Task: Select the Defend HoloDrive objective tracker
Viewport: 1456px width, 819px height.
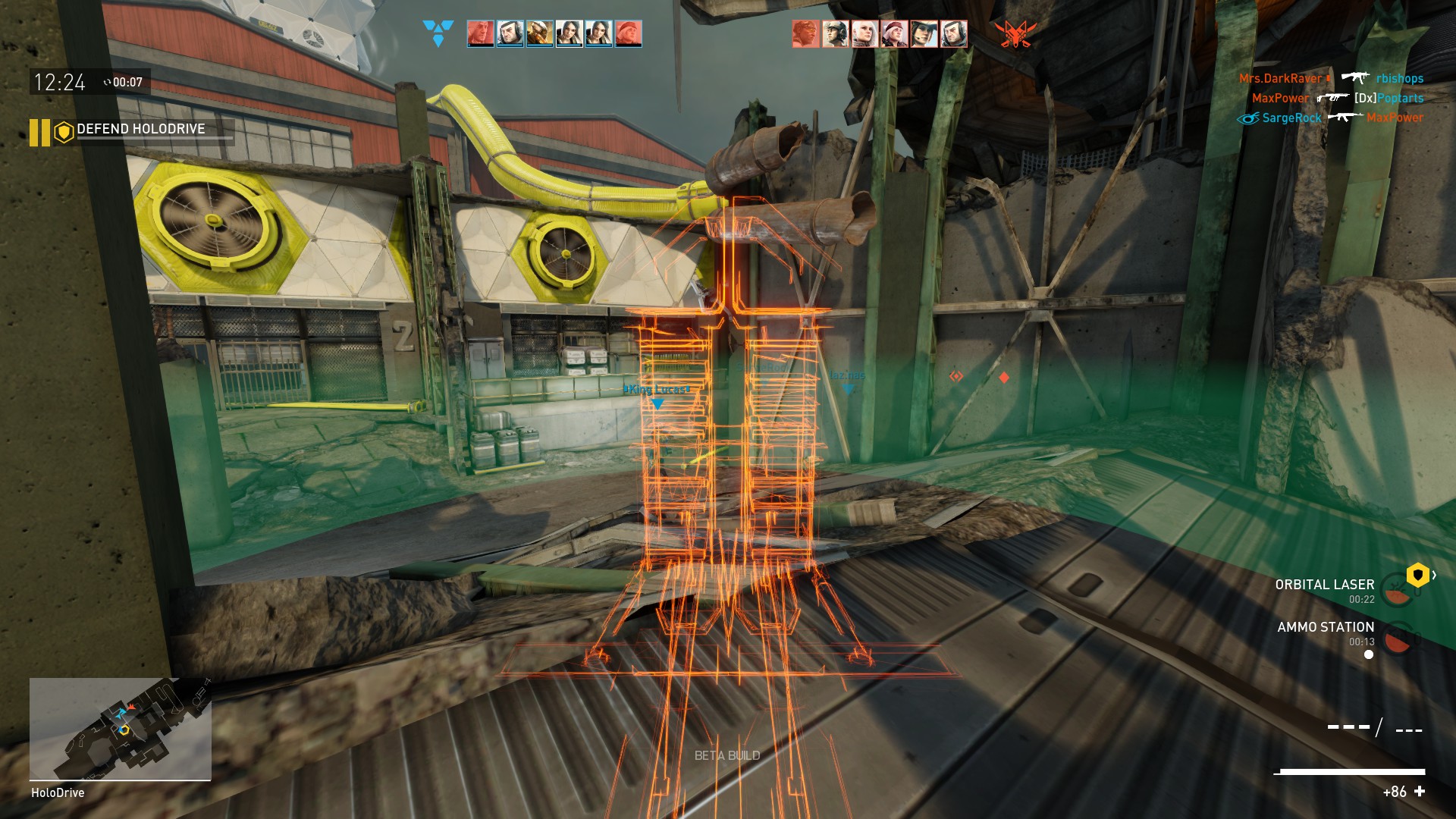Action: click(x=141, y=130)
